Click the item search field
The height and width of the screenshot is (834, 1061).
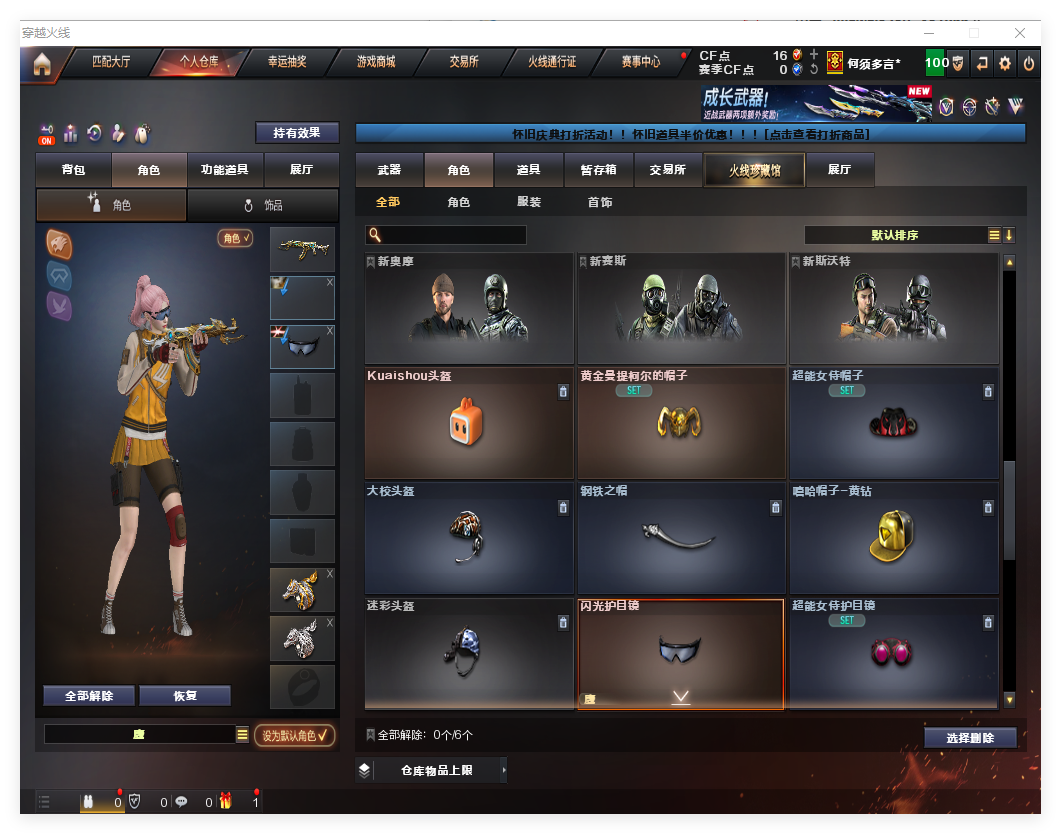point(453,235)
